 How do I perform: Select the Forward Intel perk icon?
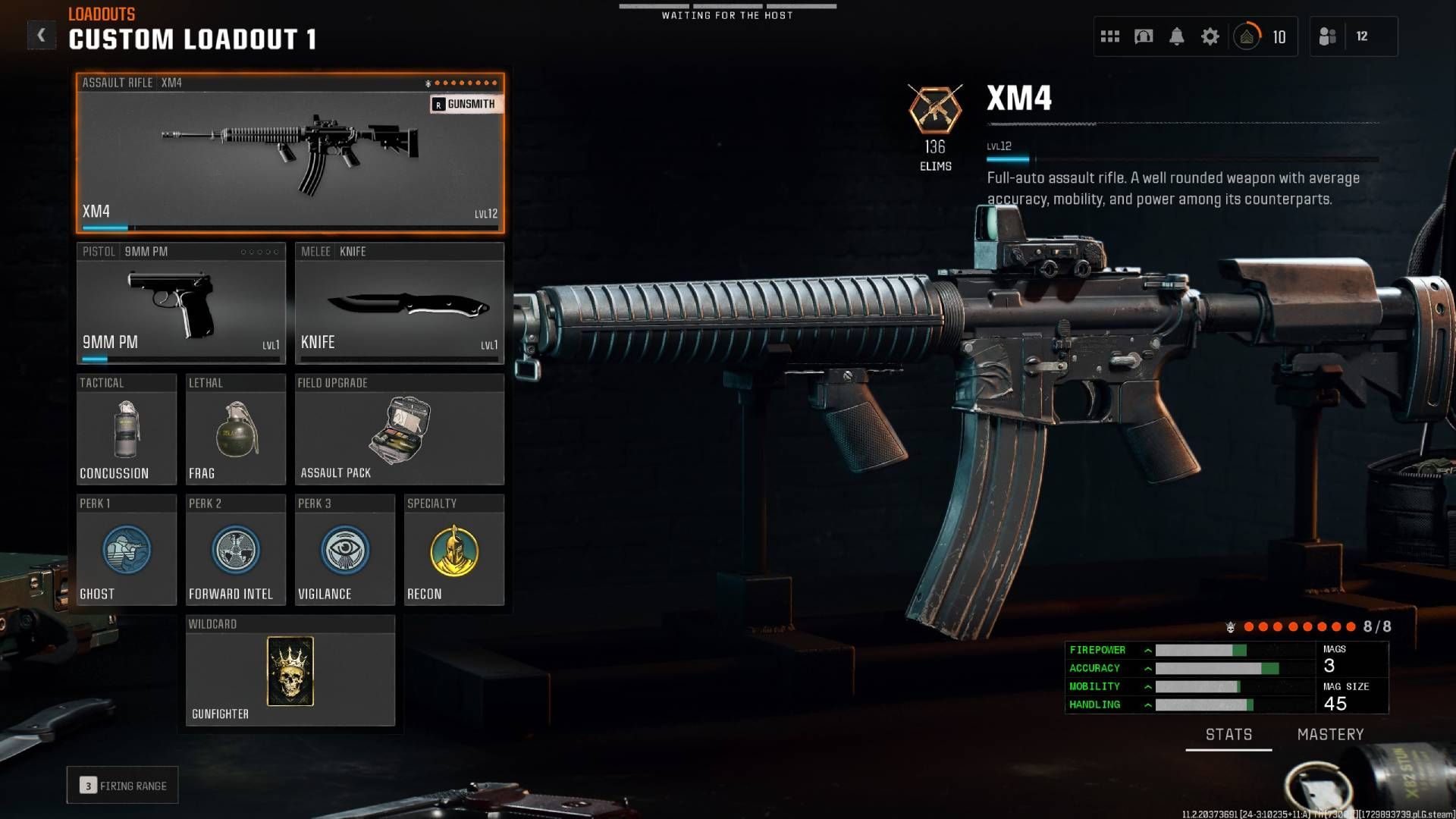coord(235,551)
